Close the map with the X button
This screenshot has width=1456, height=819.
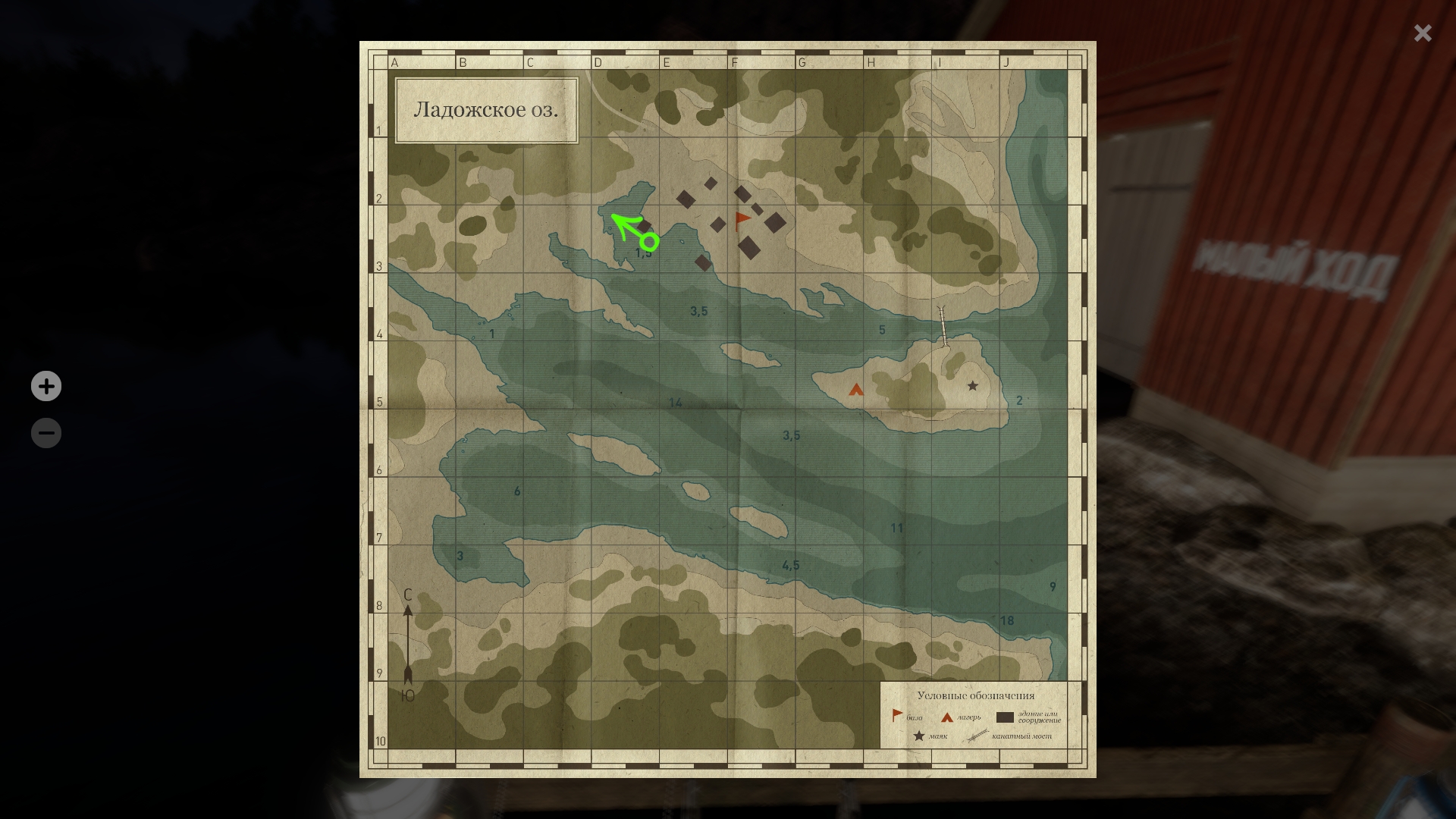point(1422,33)
